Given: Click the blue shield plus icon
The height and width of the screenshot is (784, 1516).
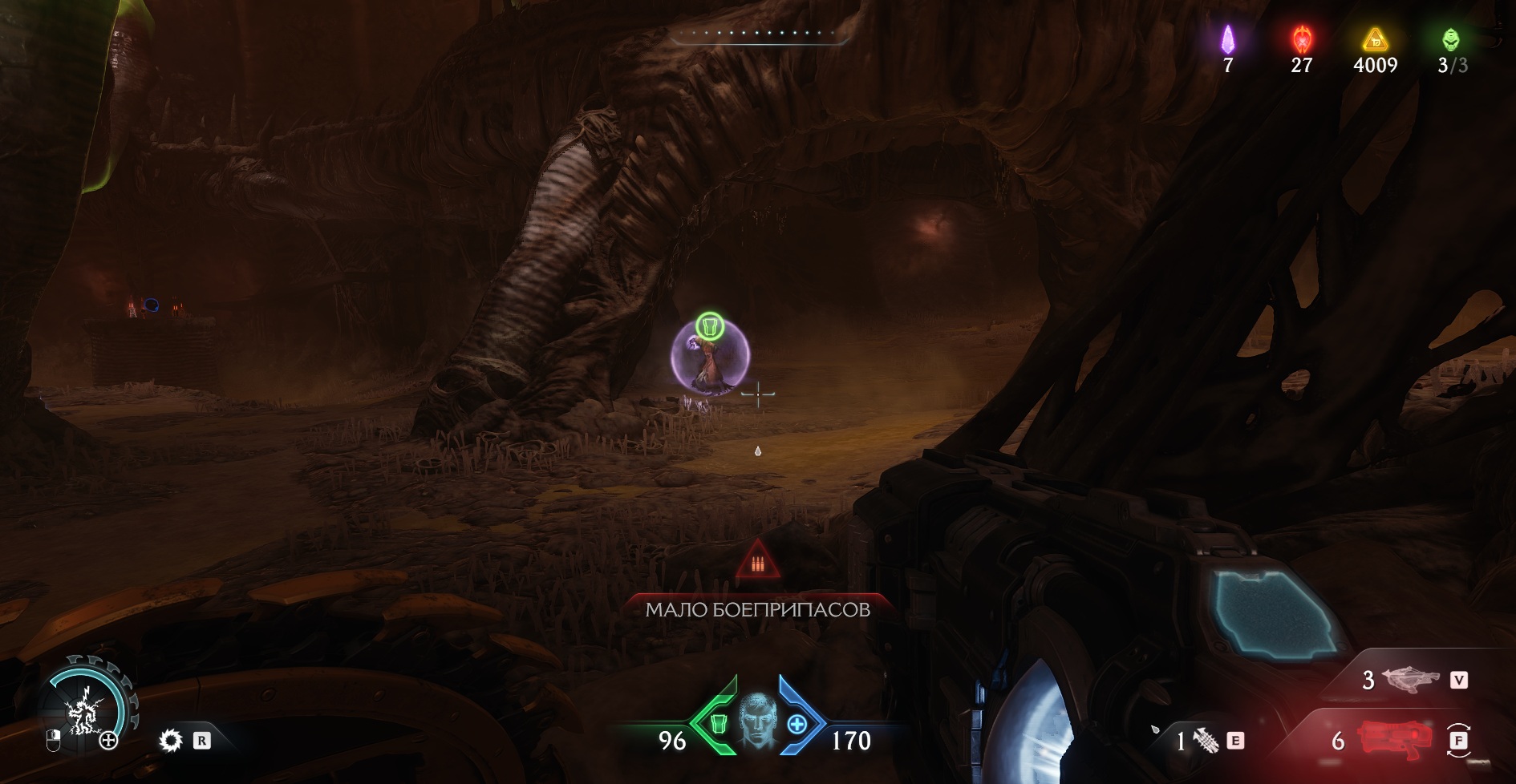Looking at the screenshot, I should click(797, 724).
